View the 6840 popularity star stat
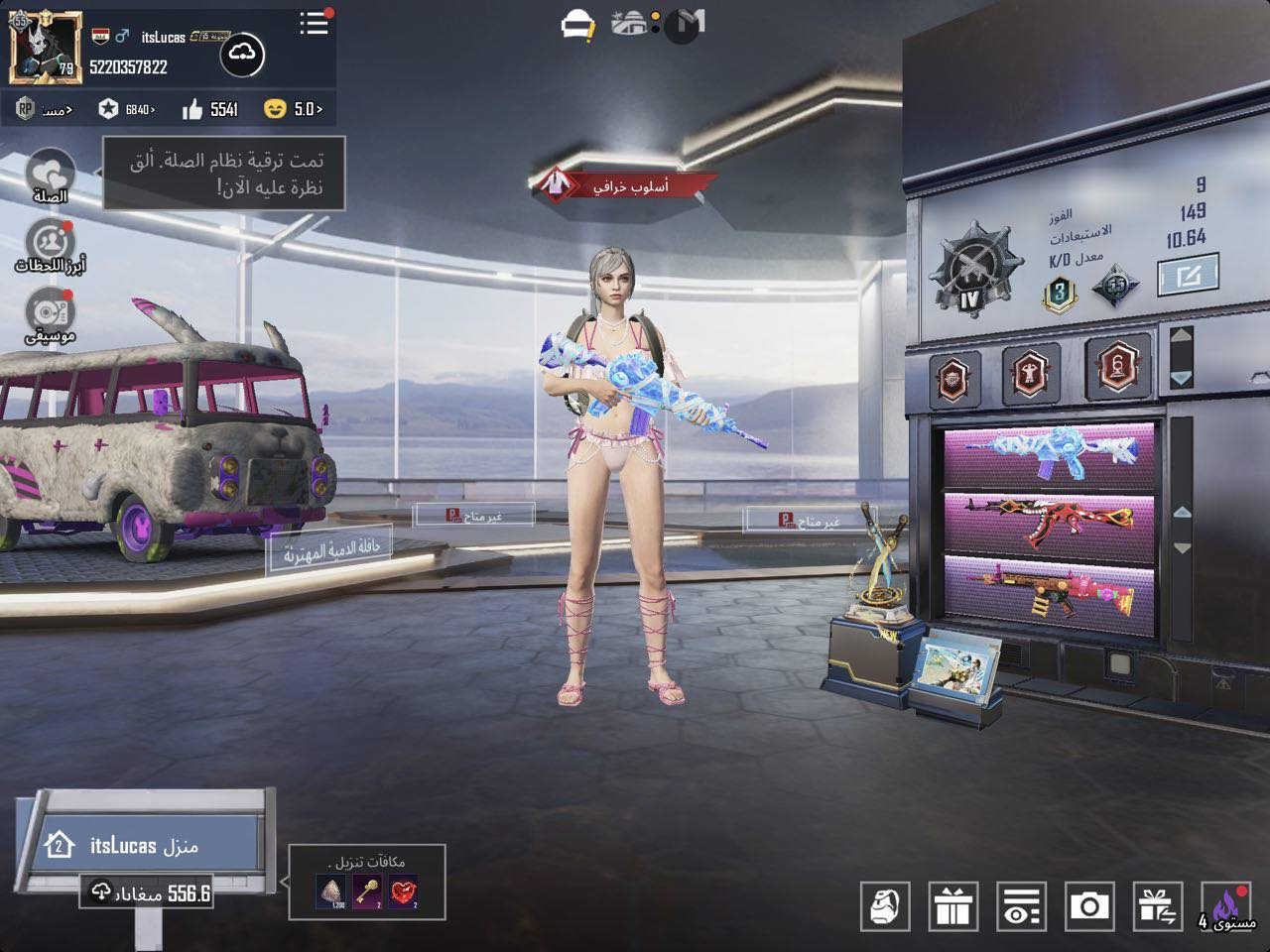1270x952 pixels. tap(126, 109)
